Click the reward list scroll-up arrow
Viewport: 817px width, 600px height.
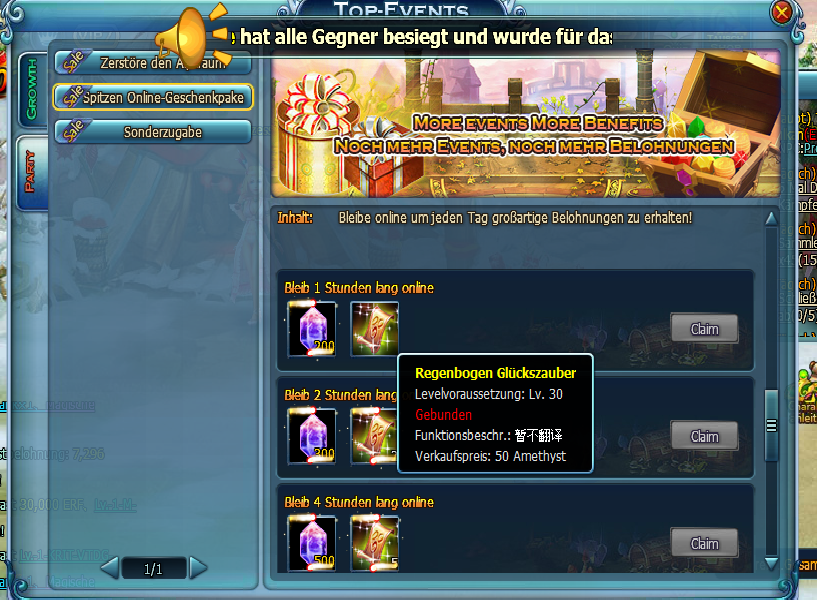click(x=771, y=218)
